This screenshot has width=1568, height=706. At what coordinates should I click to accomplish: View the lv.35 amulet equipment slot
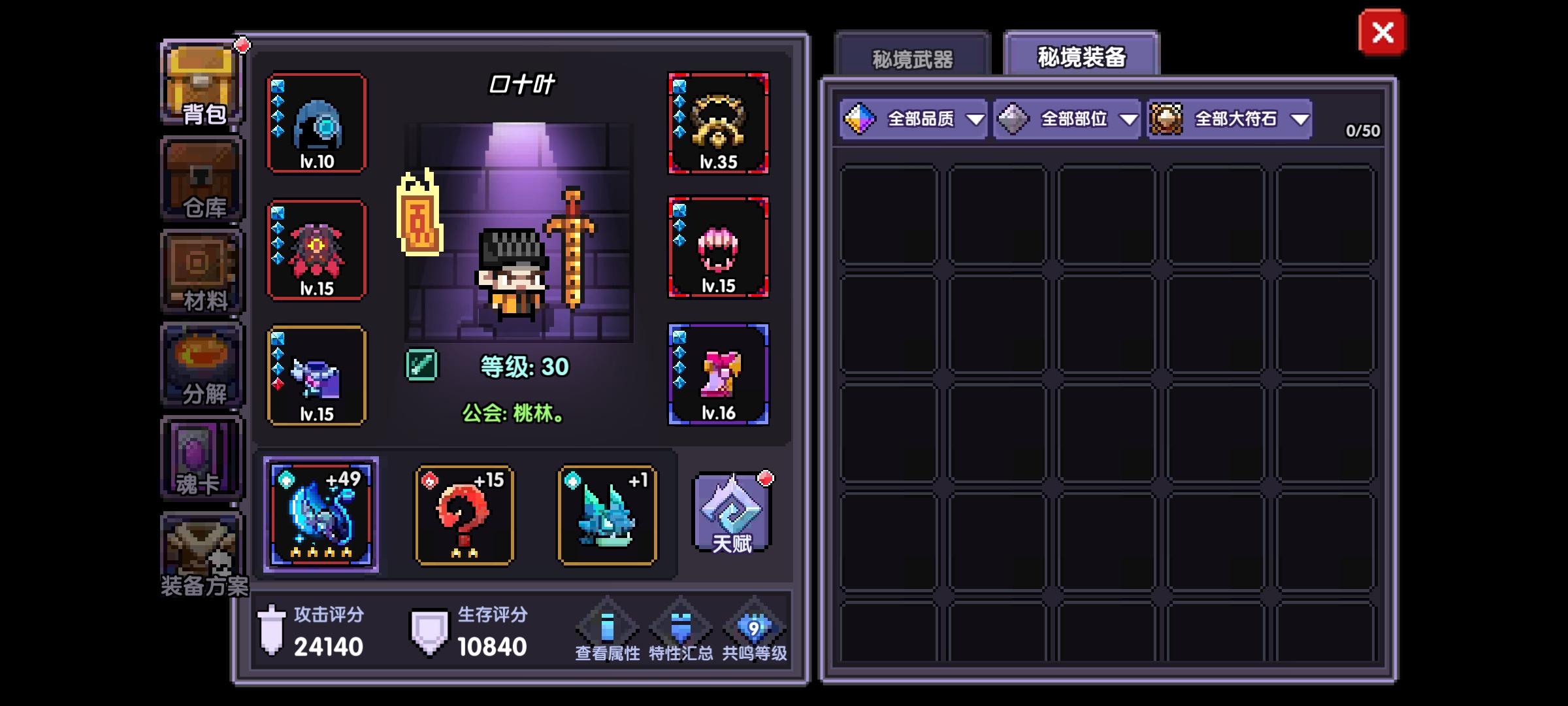click(719, 124)
